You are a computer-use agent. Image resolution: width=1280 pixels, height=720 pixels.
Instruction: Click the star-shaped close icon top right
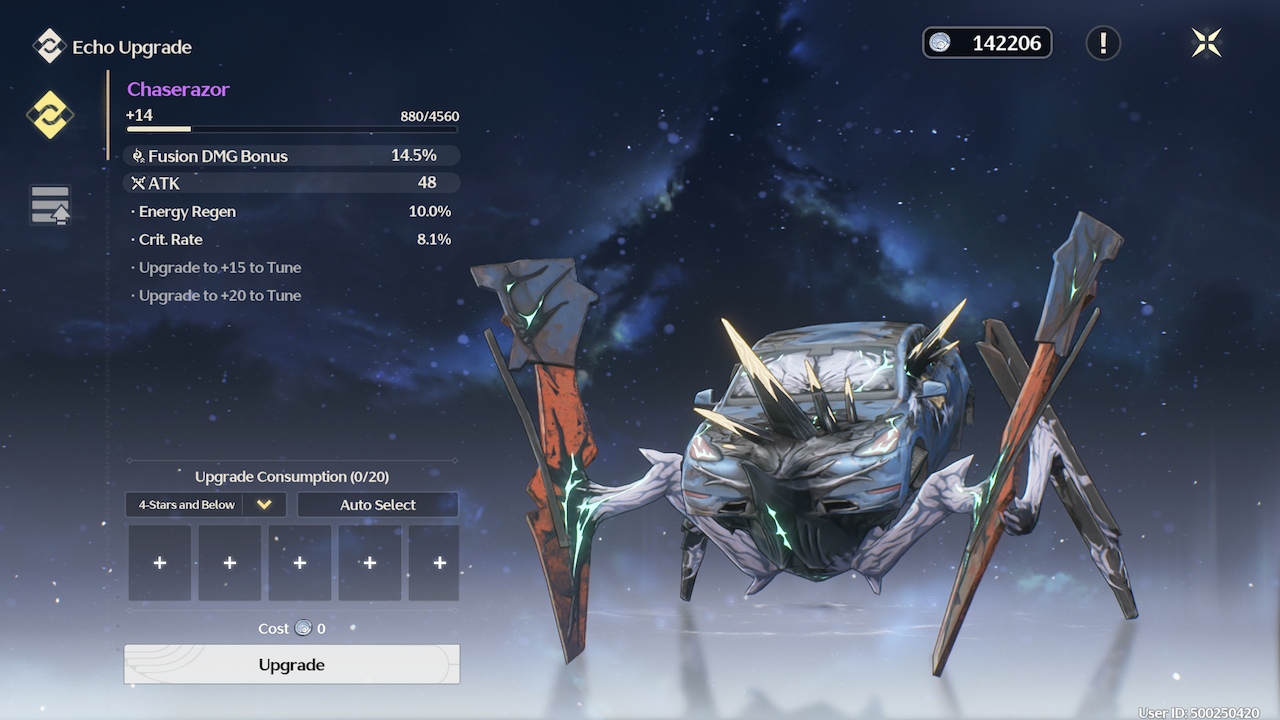pos(1207,43)
